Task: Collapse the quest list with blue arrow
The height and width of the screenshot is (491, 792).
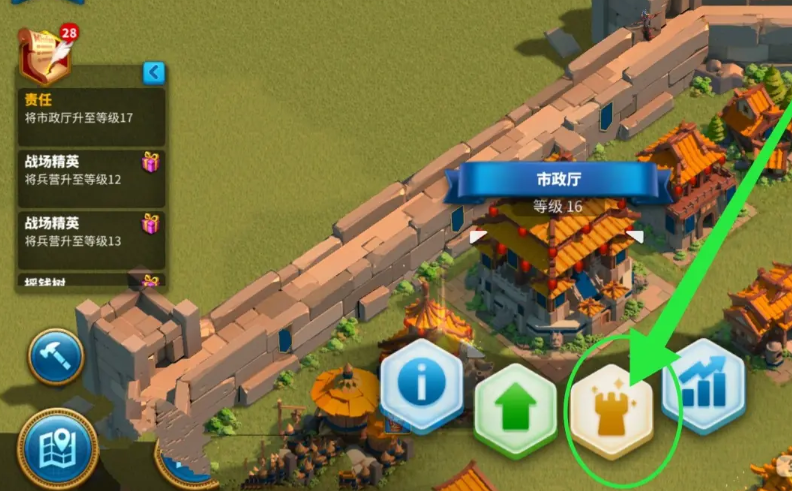Action: [x=153, y=73]
